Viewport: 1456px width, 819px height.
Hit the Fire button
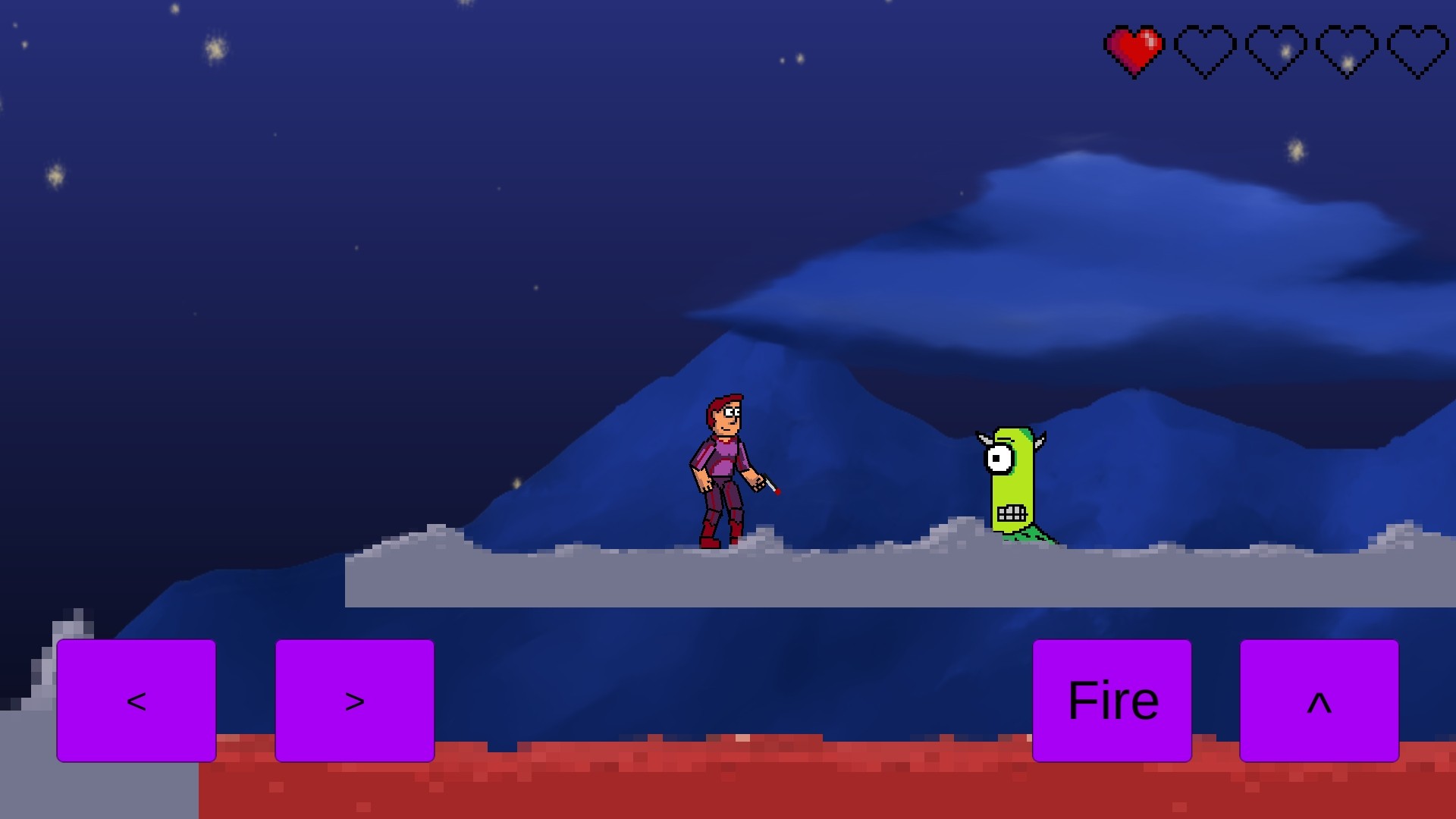pyautogui.click(x=1112, y=701)
